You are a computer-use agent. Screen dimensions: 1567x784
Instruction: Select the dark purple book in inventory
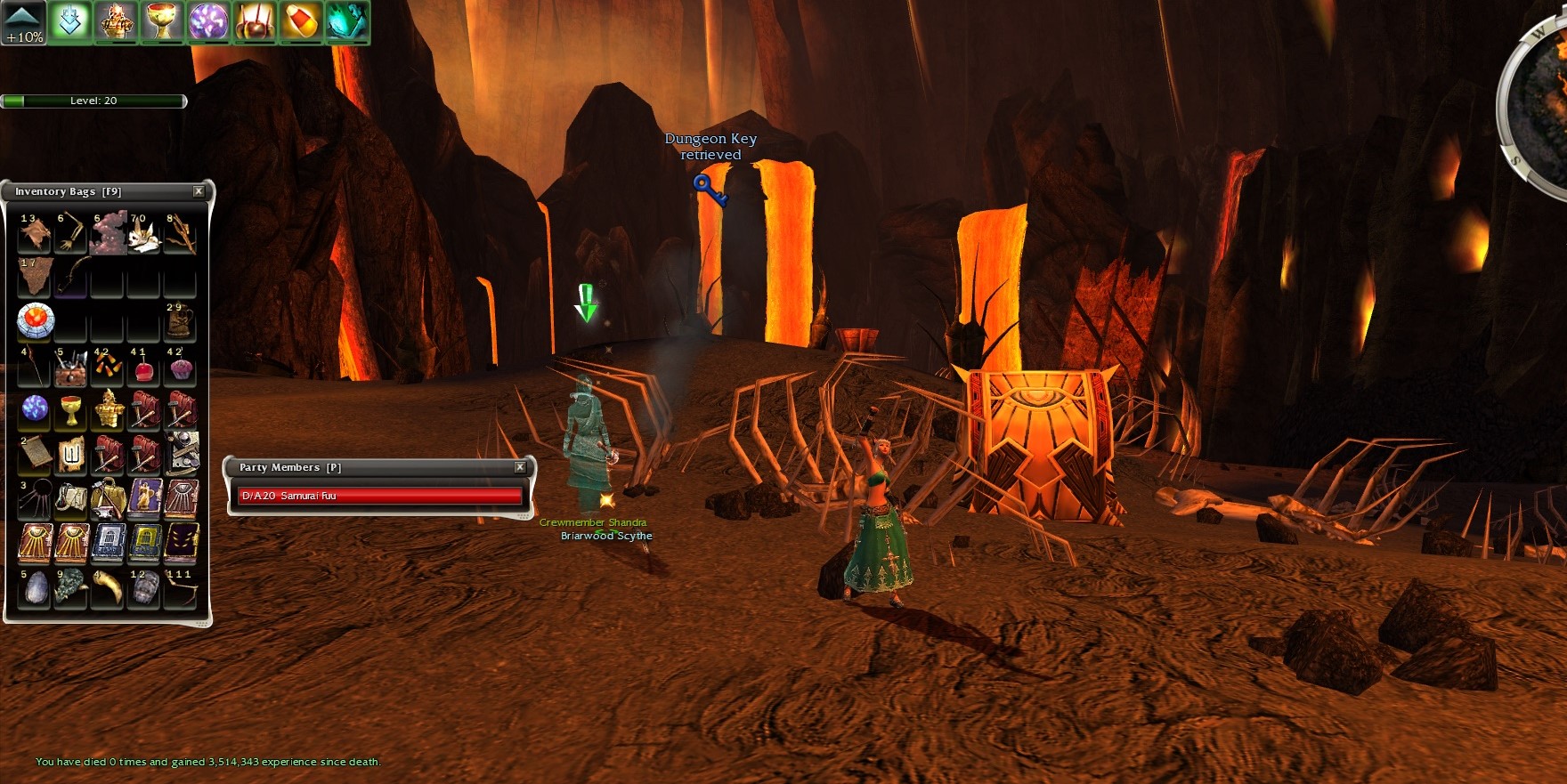(181, 542)
